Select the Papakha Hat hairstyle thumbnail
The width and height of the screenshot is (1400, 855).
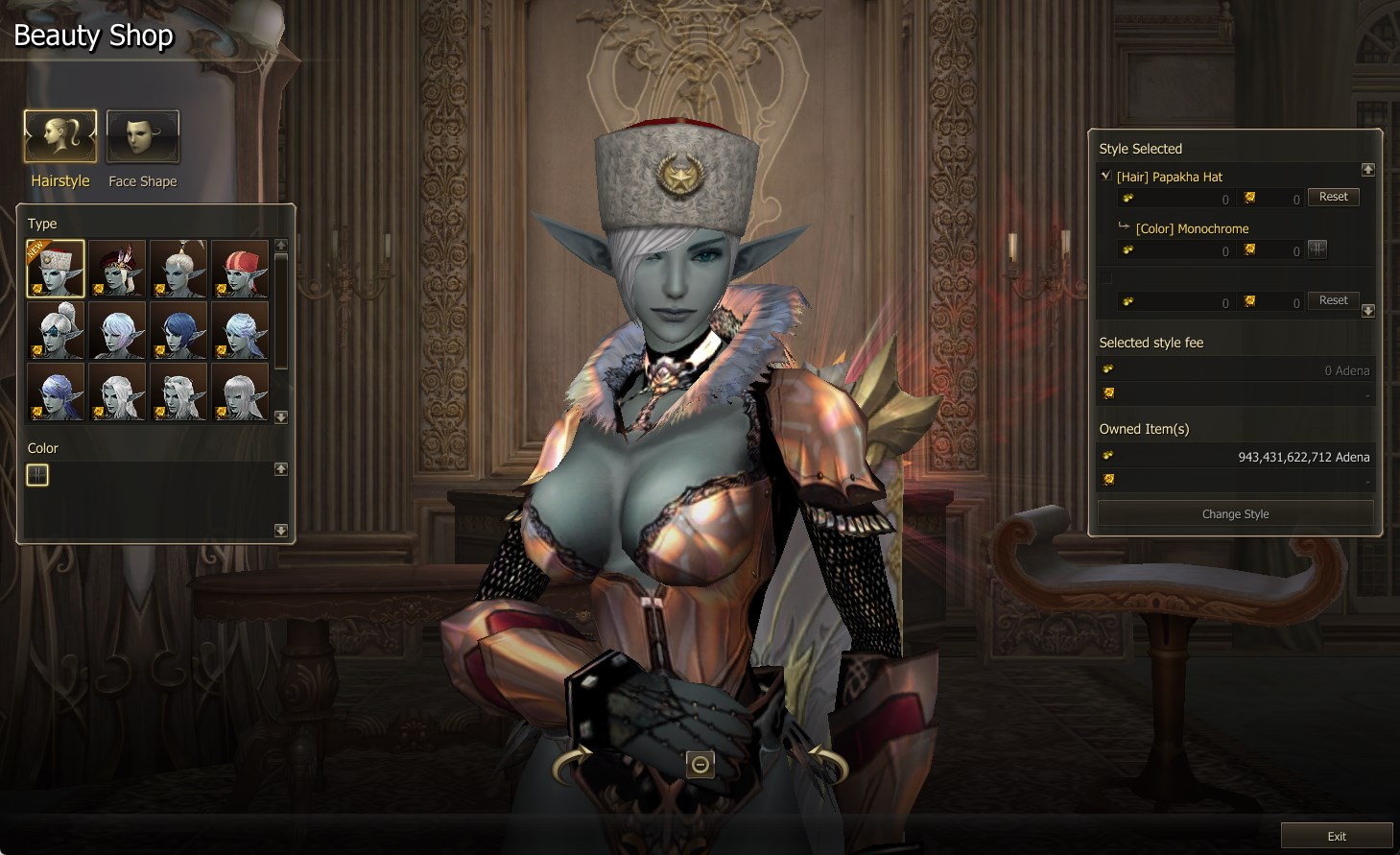pyautogui.click(x=56, y=269)
